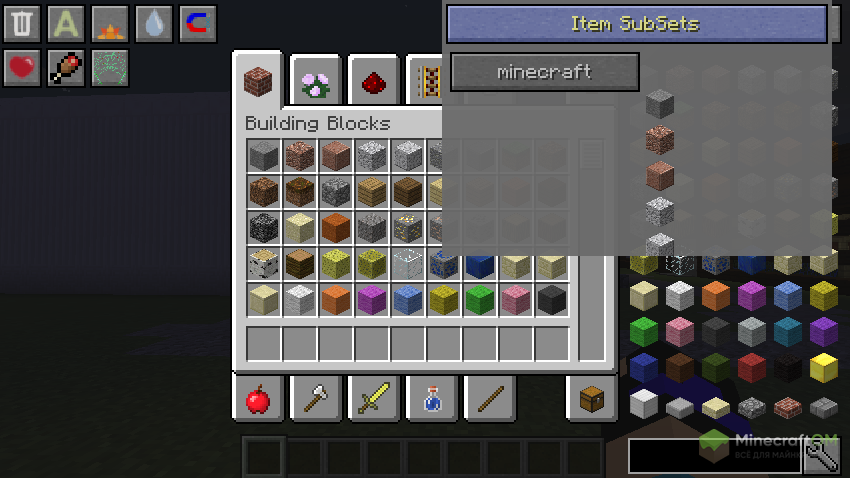The width and height of the screenshot is (850, 478).
Task: Switch to the brick Building Blocks tab
Action: pos(259,82)
